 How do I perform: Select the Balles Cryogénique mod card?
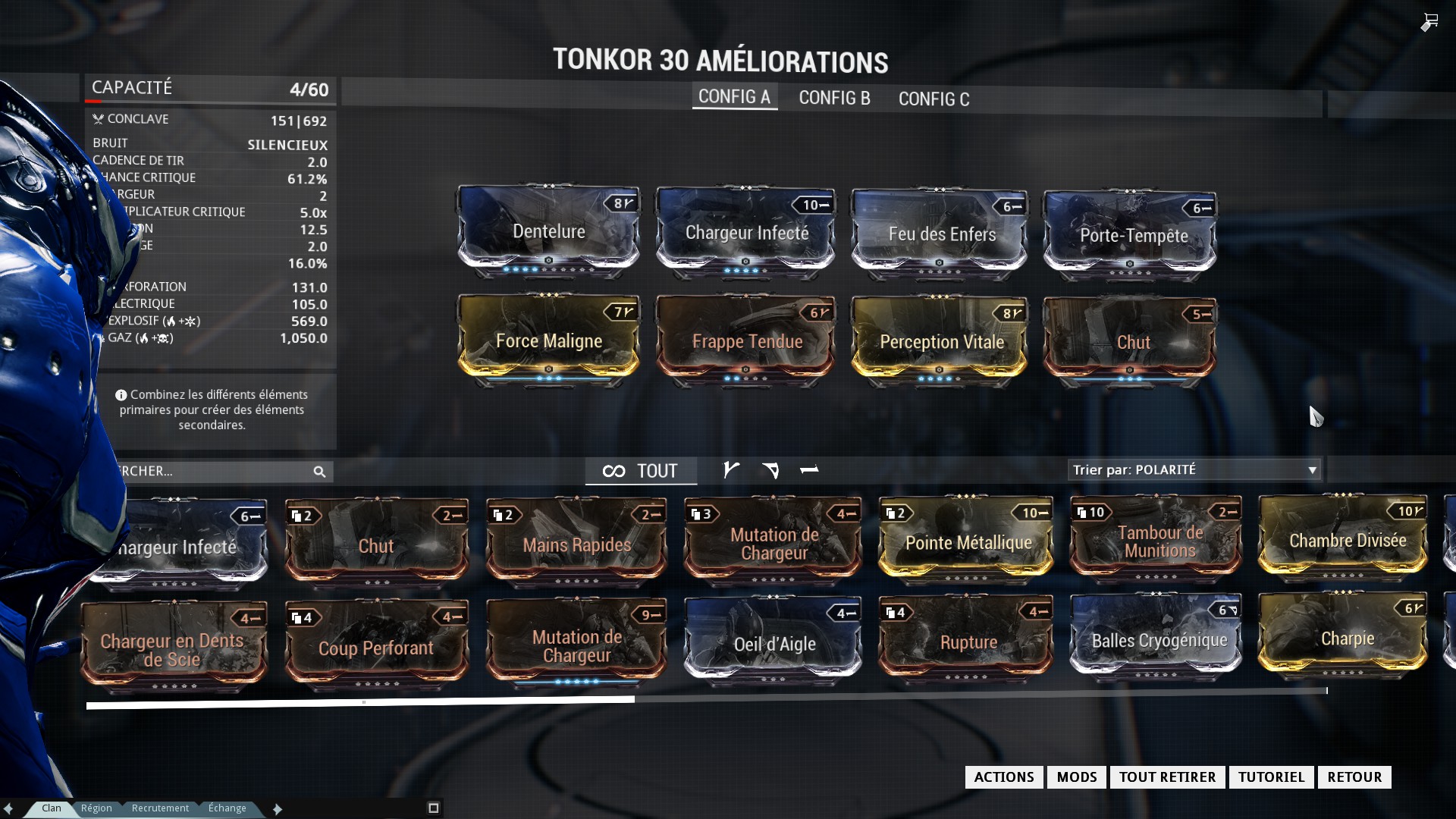point(1158,641)
